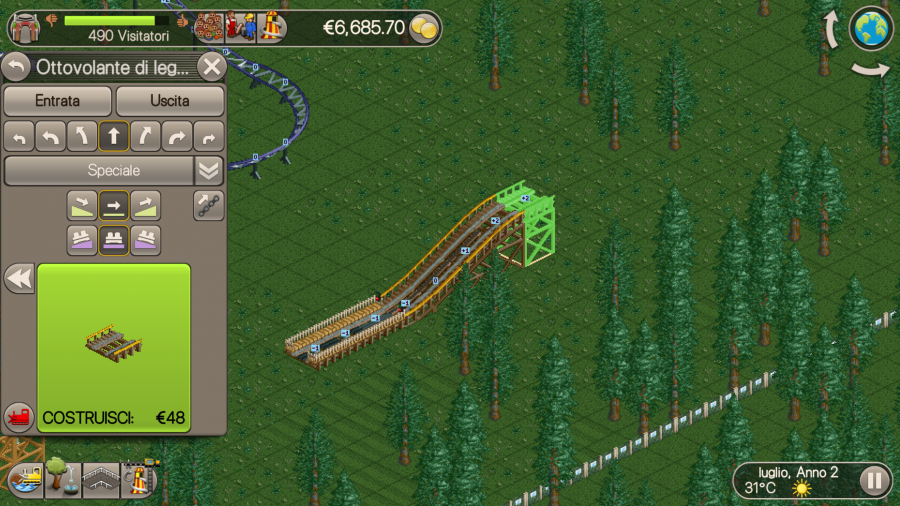Place the ride's Entrata
This screenshot has height=506, width=900.
(x=57, y=101)
